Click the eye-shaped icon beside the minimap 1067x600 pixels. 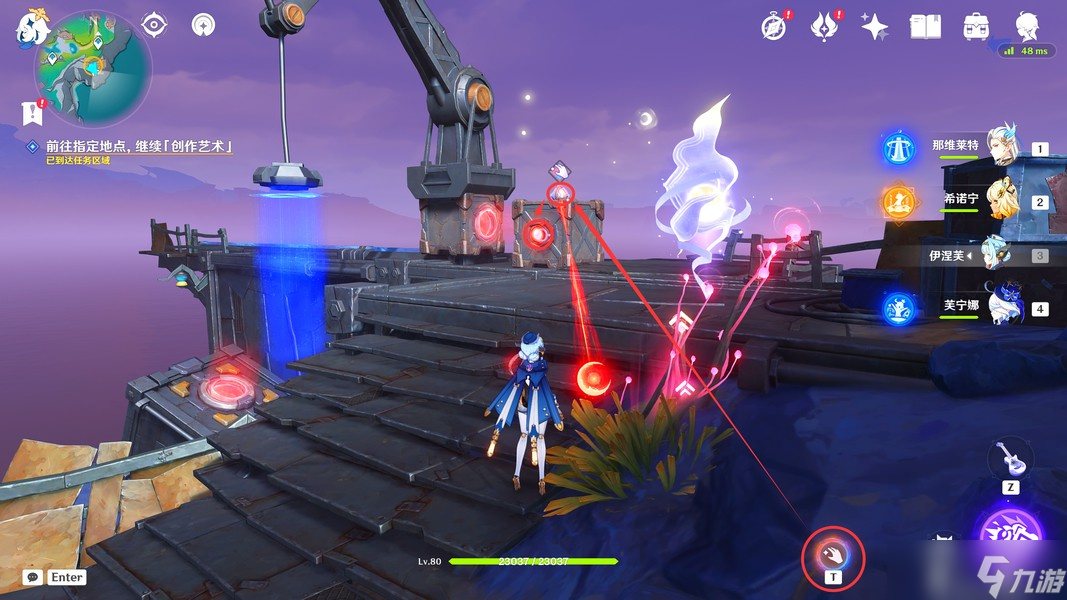[154, 24]
